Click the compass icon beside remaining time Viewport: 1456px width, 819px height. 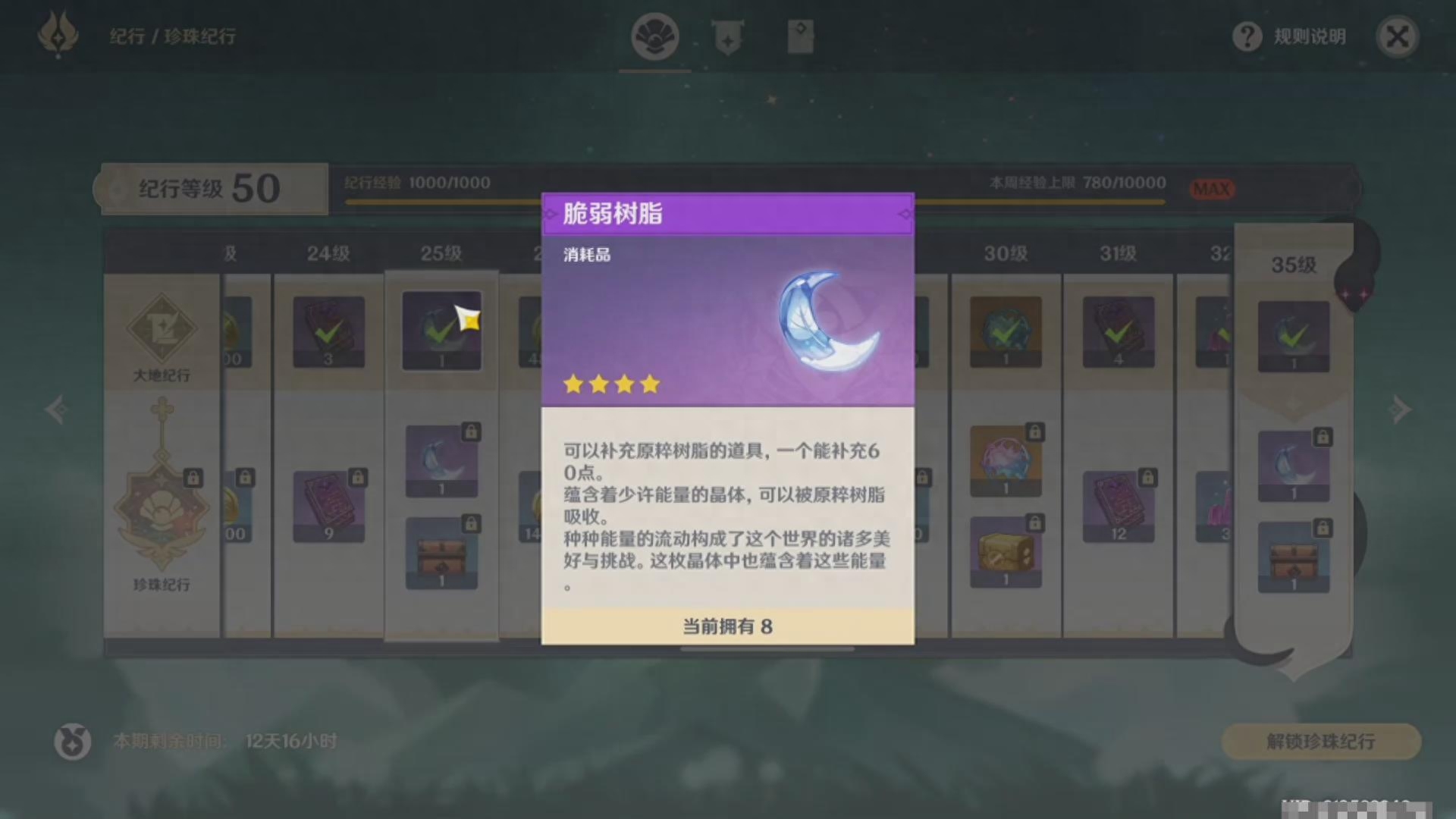coord(72,742)
